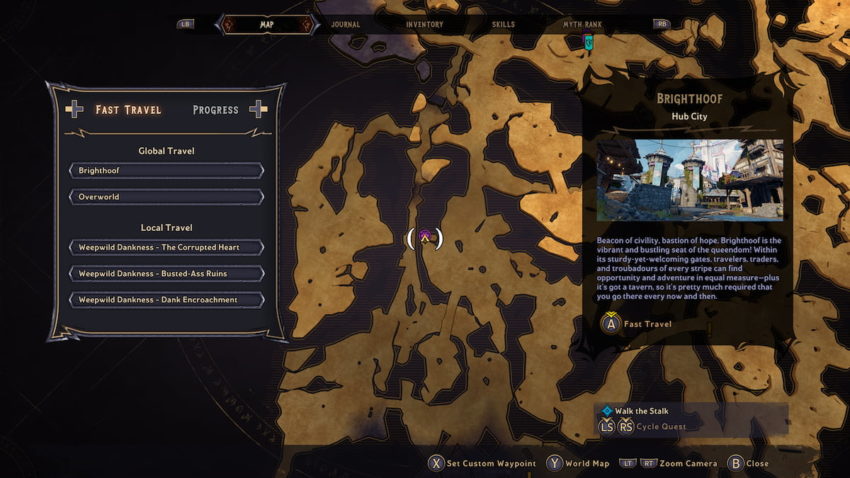Switch to the Progress panel tab
The height and width of the screenshot is (478, 850).
pos(215,110)
